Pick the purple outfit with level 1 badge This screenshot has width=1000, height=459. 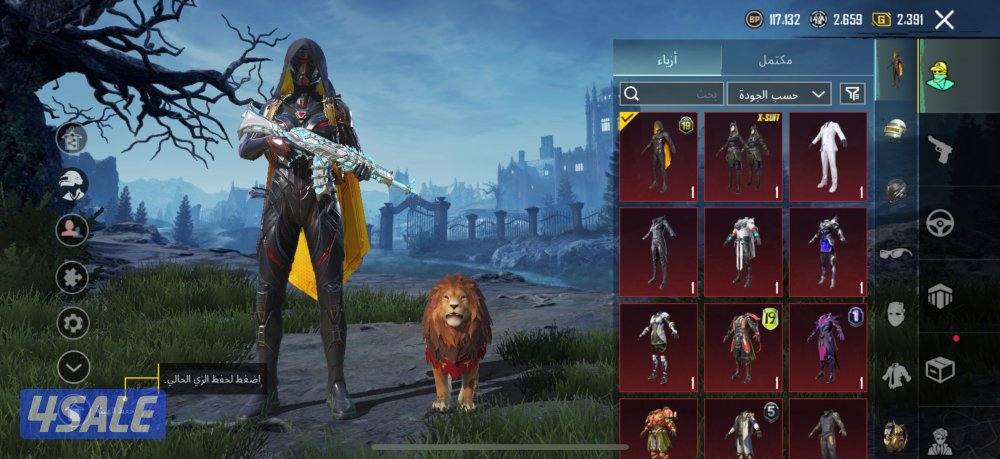pos(828,345)
